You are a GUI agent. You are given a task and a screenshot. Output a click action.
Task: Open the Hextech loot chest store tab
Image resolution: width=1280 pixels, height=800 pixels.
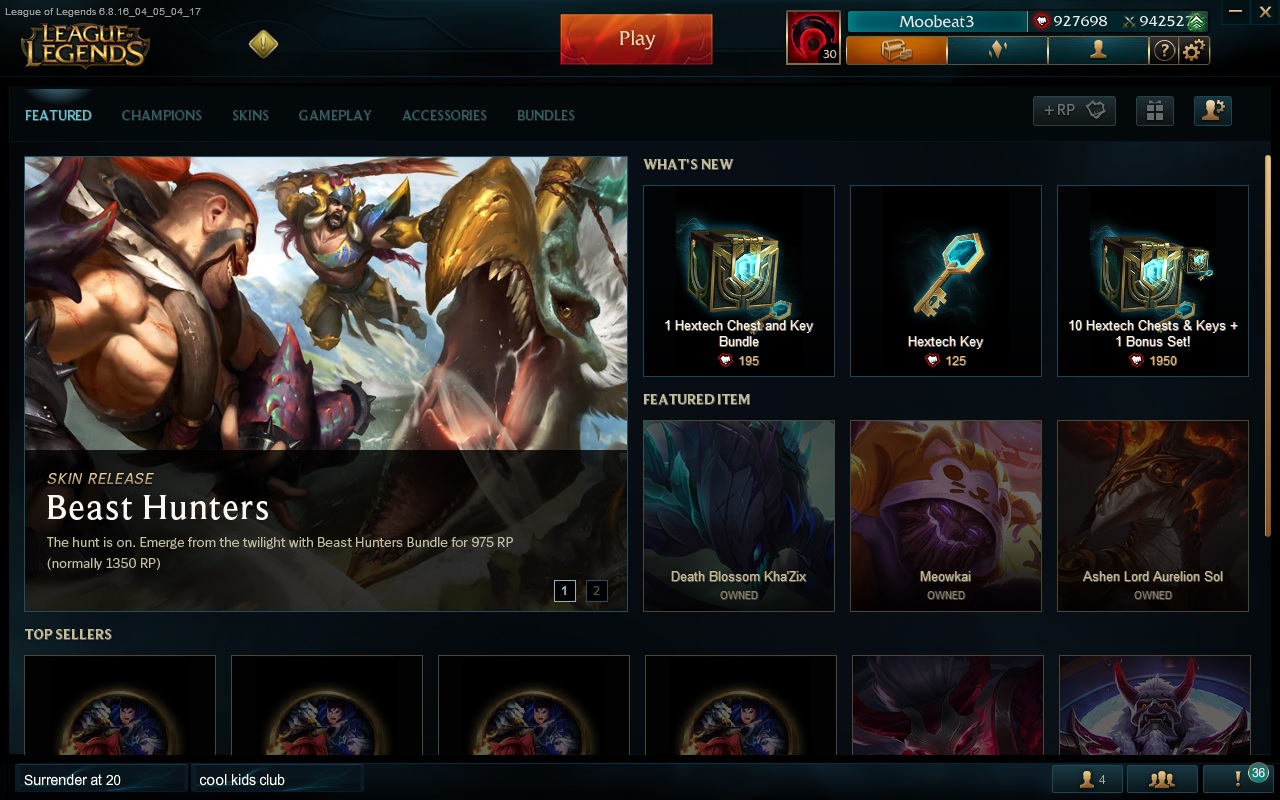coord(896,50)
